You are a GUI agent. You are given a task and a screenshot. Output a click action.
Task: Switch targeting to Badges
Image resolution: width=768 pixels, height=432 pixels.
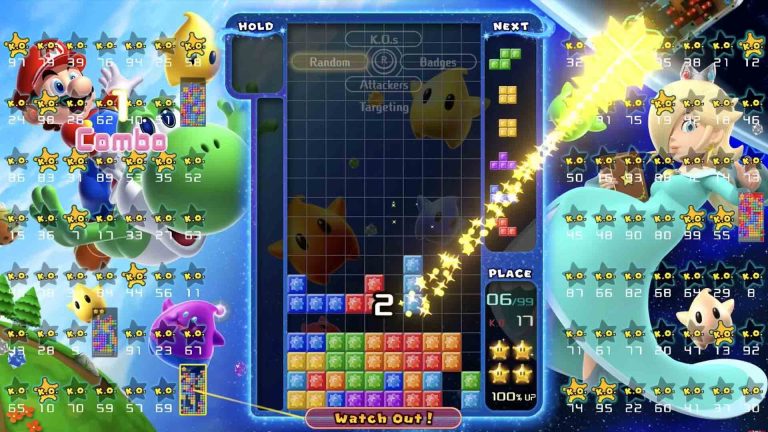(x=438, y=62)
